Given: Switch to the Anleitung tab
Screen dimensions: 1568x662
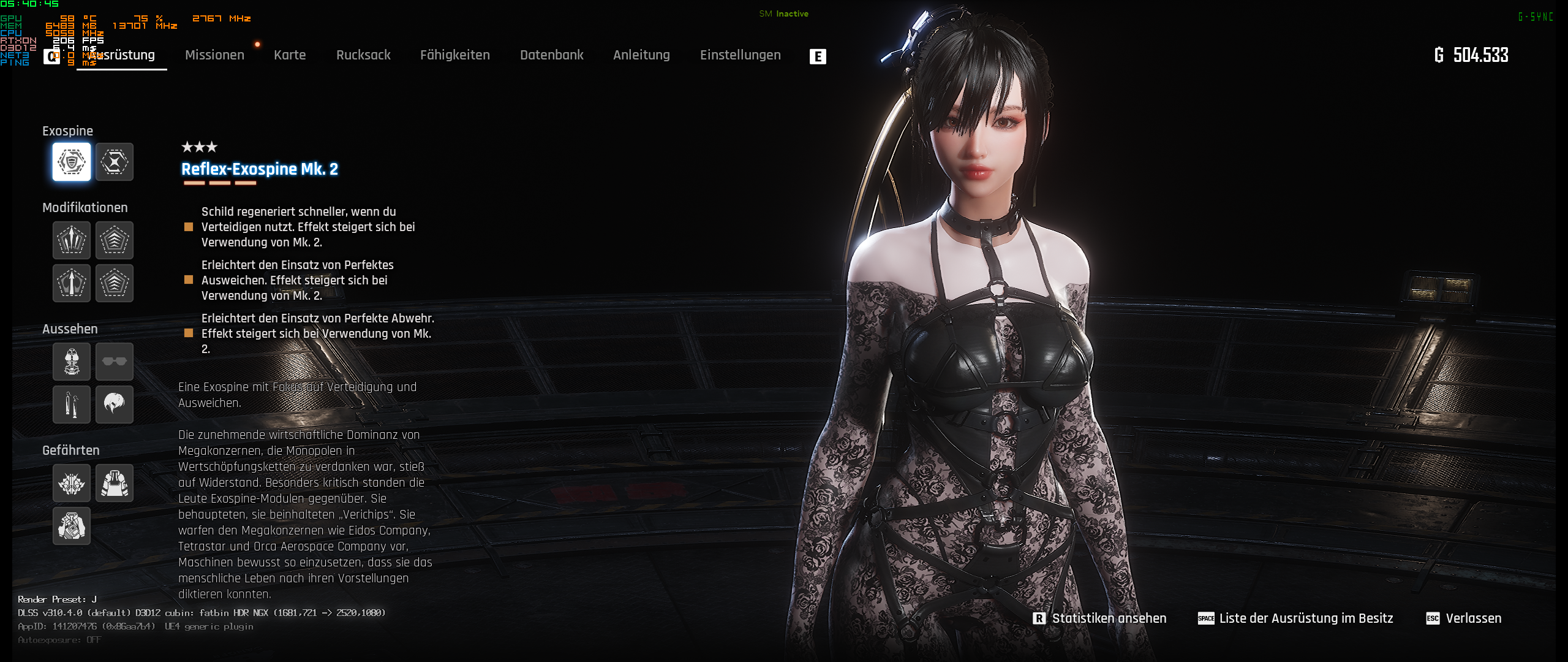Looking at the screenshot, I should (641, 55).
